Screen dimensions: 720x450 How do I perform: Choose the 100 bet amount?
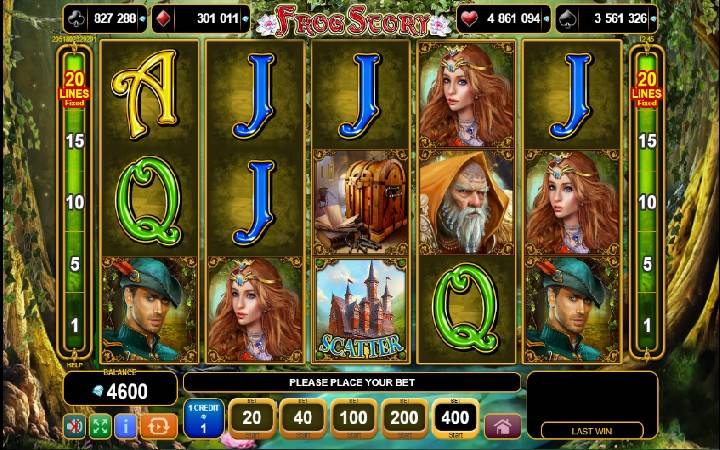tap(355, 416)
